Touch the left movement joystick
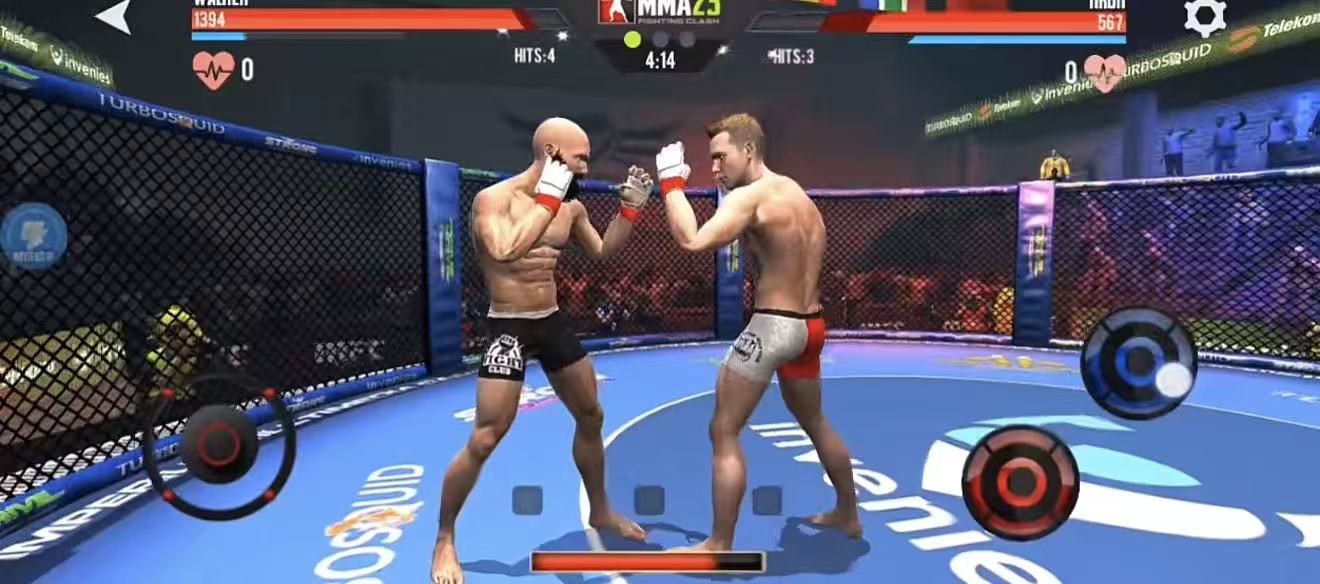The height and width of the screenshot is (584, 1320). [220, 444]
